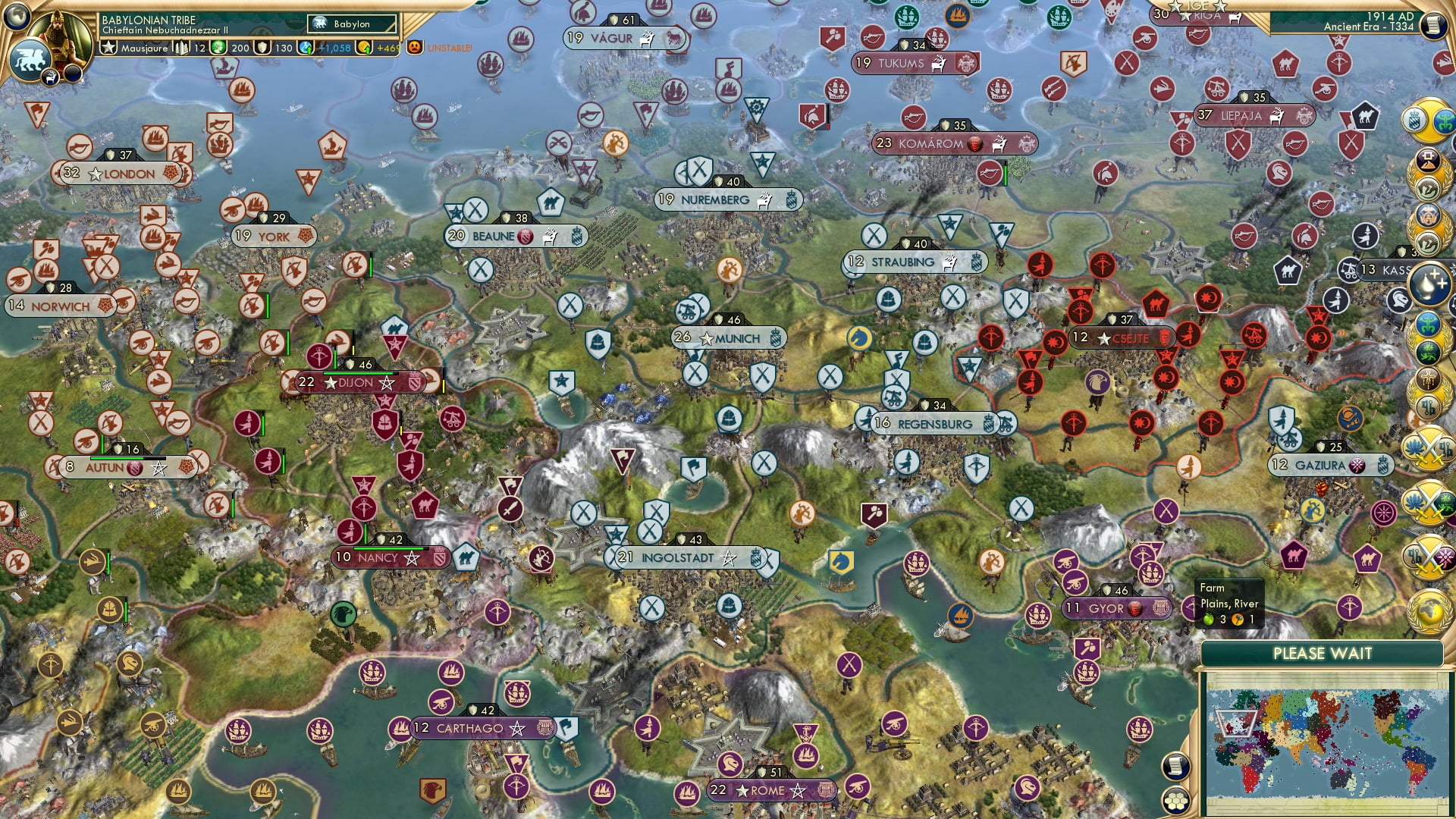1456x819 pixels.
Task: Click the star icon beside Mausjaure
Action: pos(109,49)
